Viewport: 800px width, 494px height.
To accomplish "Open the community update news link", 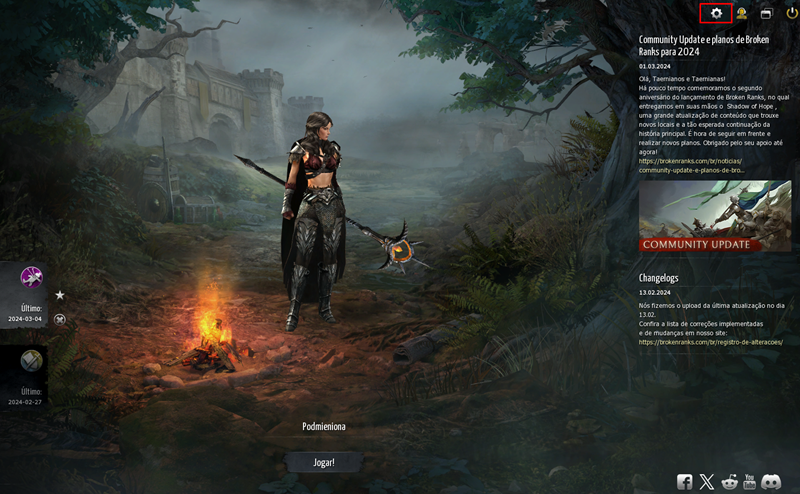I will pos(691,165).
